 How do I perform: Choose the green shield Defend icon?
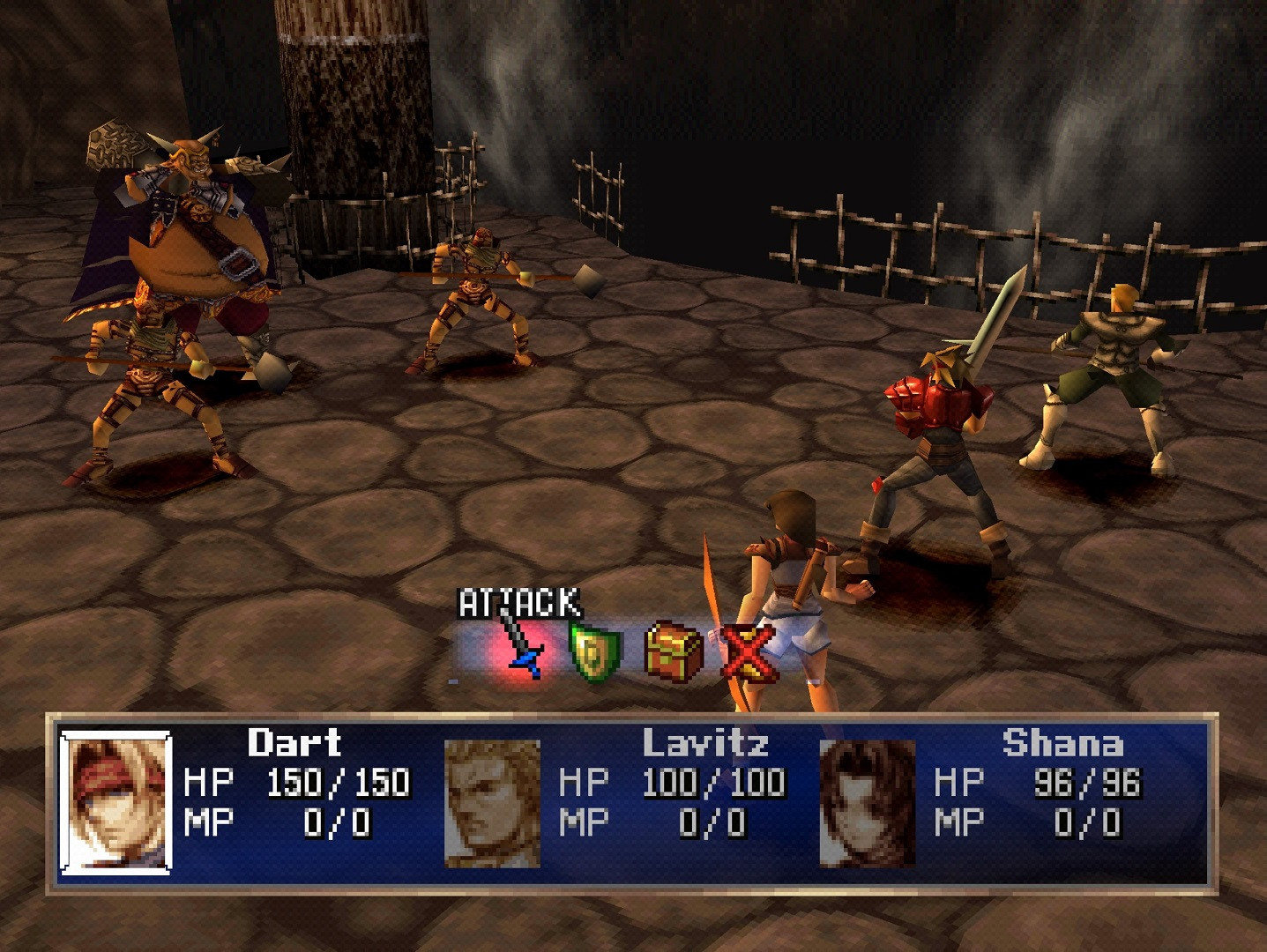(594, 652)
